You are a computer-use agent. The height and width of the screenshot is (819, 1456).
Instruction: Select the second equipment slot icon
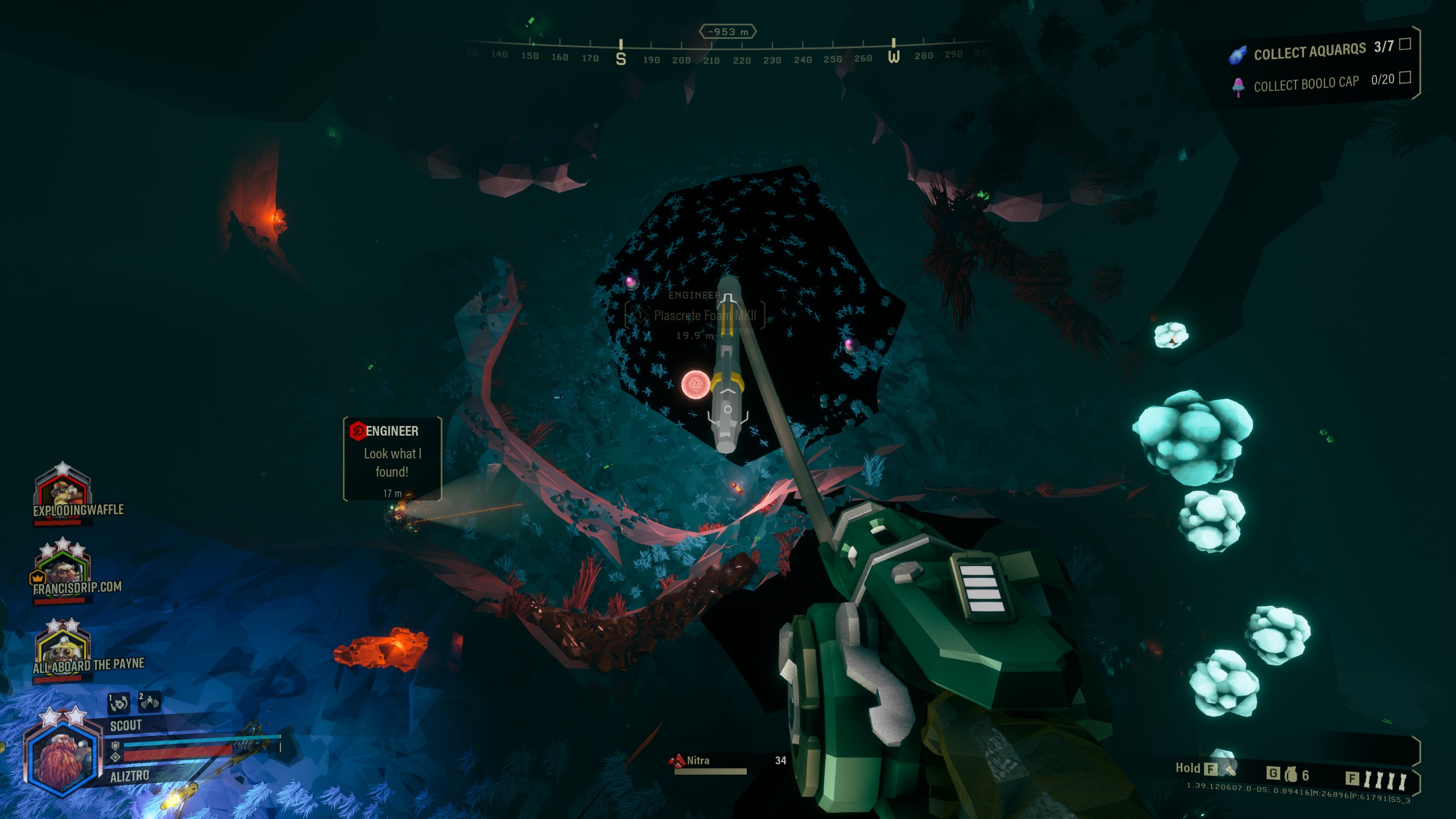click(149, 702)
